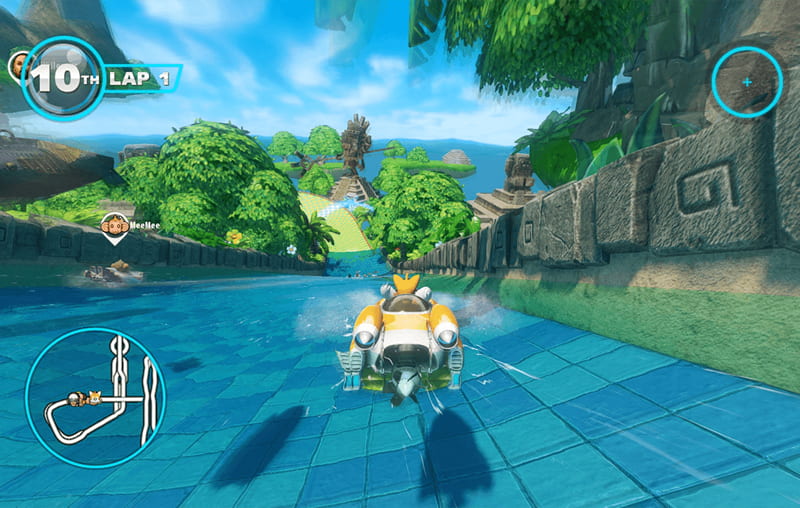Click the racer portrait beside position badge
Image resolution: width=800 pixels, height=508 pixels.
(x=18, y=68)
